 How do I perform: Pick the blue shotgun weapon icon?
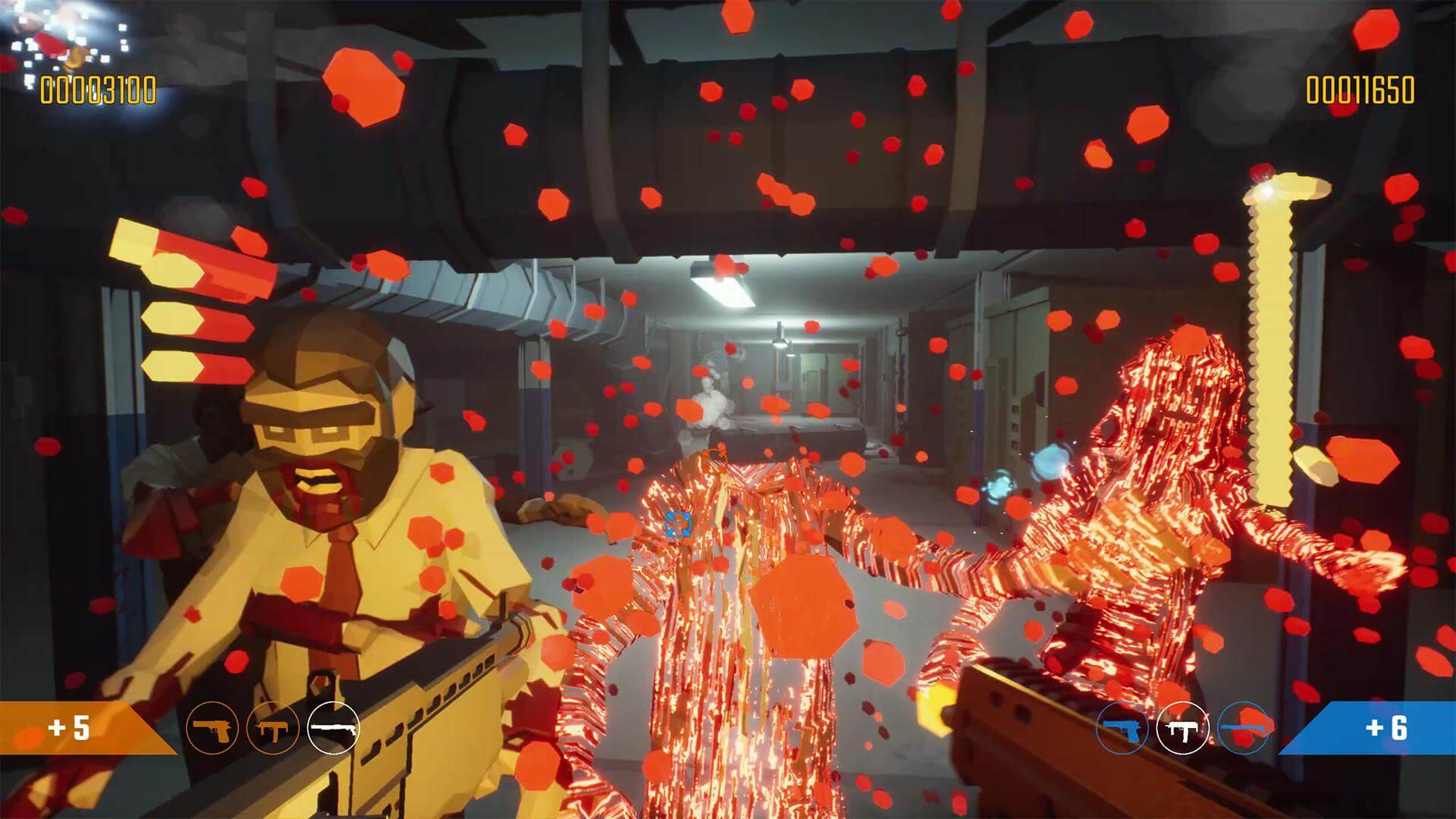(1243, 728)
